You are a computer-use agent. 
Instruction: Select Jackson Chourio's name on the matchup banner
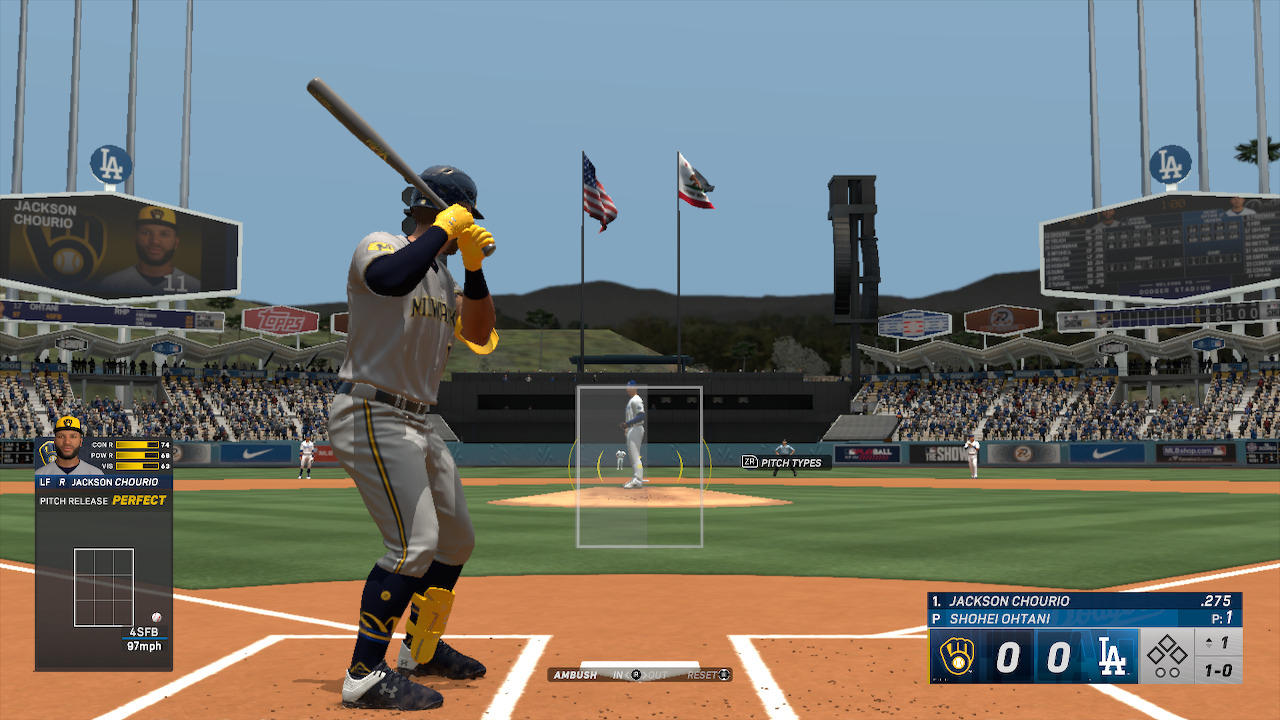(1010, 601)
